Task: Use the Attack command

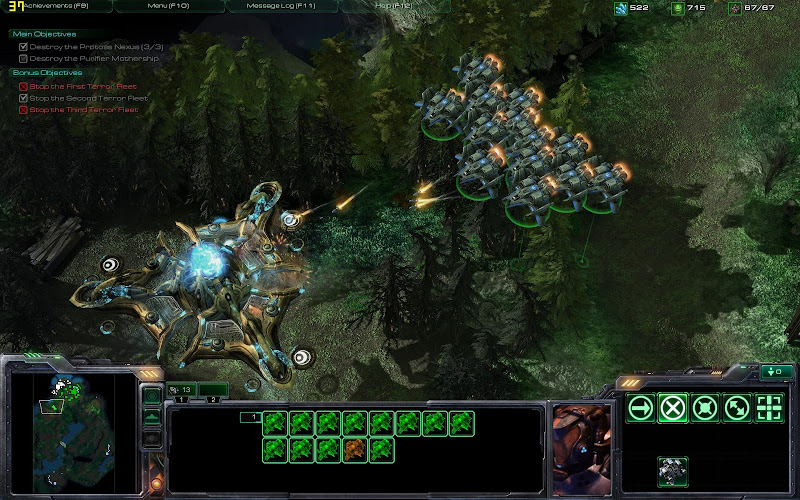Action: click(x=769, y=407)
